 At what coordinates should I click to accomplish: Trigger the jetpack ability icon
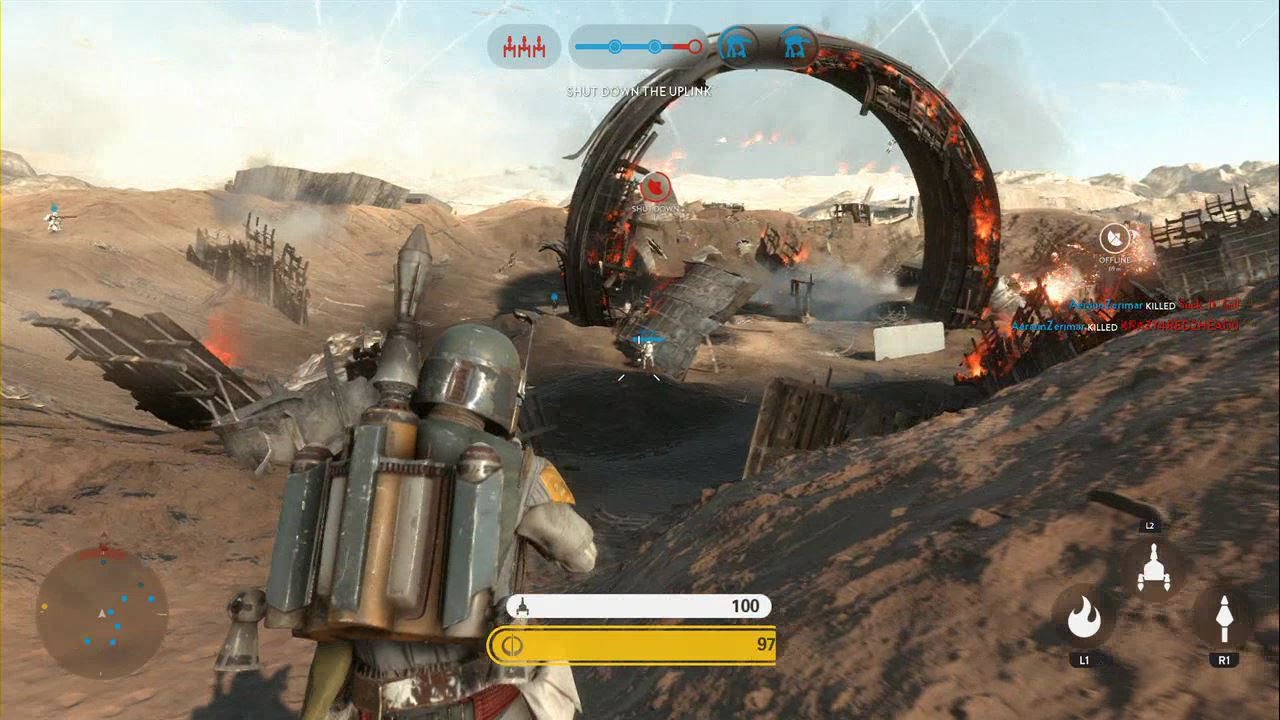(x=1152, y=571)
